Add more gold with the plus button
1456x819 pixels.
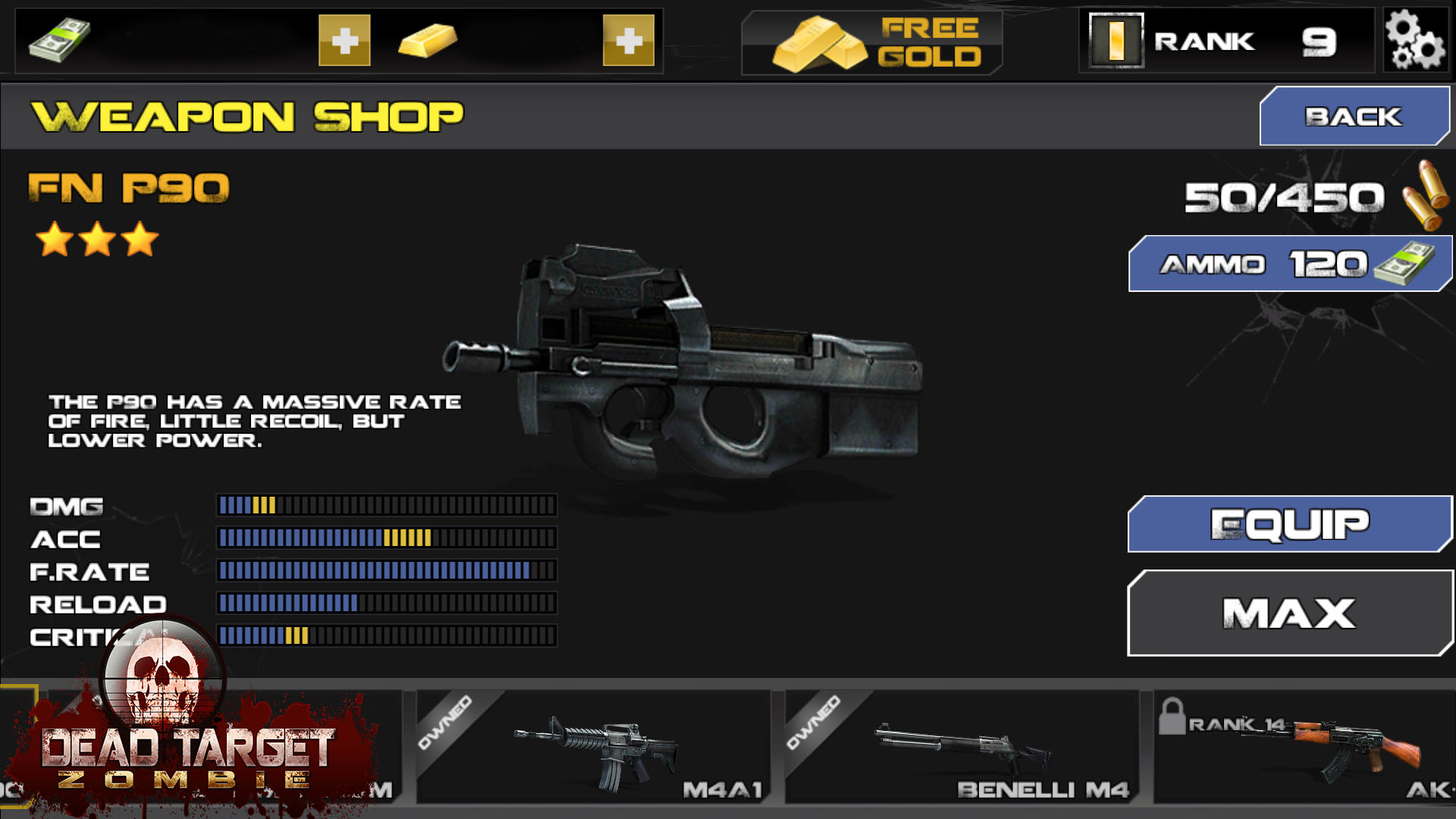click(x=628, y=40)
